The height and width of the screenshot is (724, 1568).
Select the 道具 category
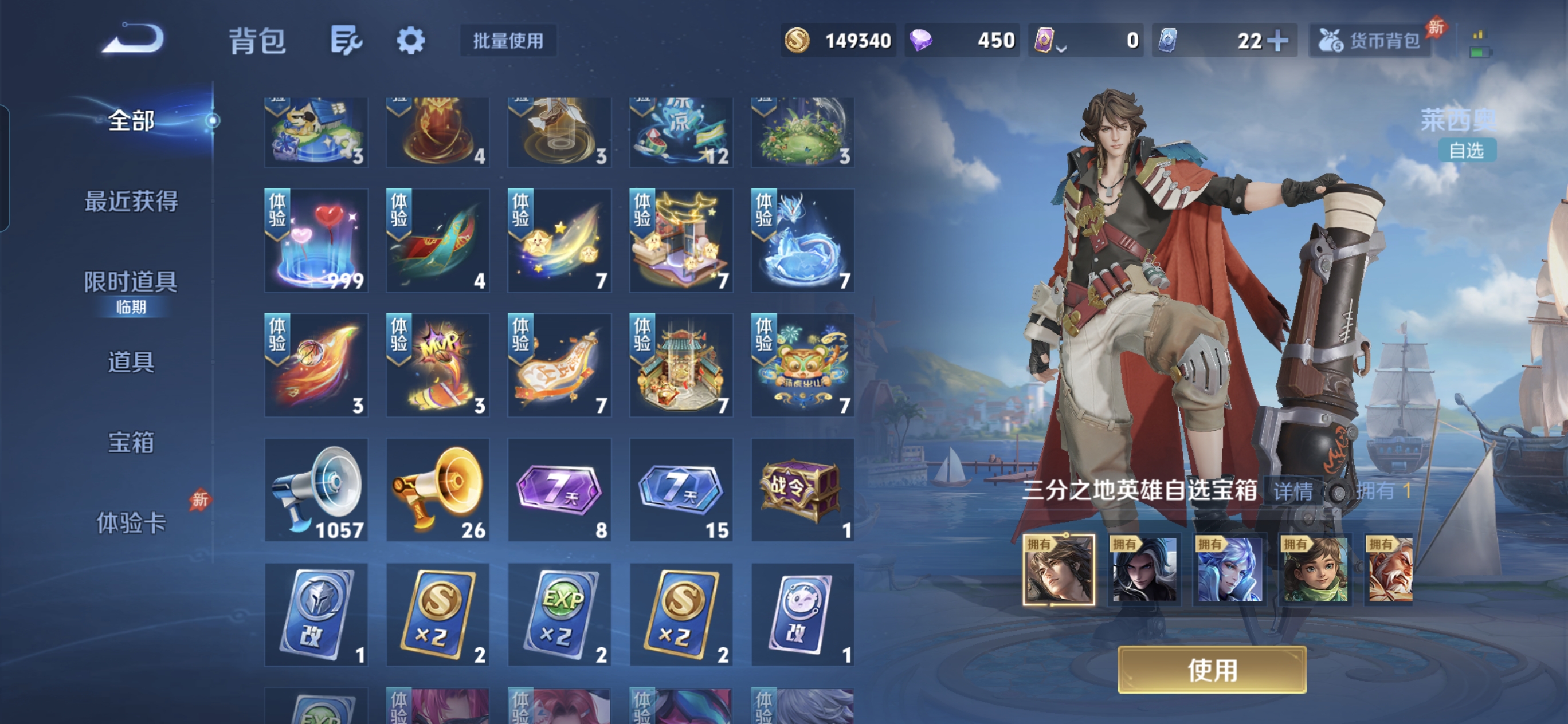131,362
